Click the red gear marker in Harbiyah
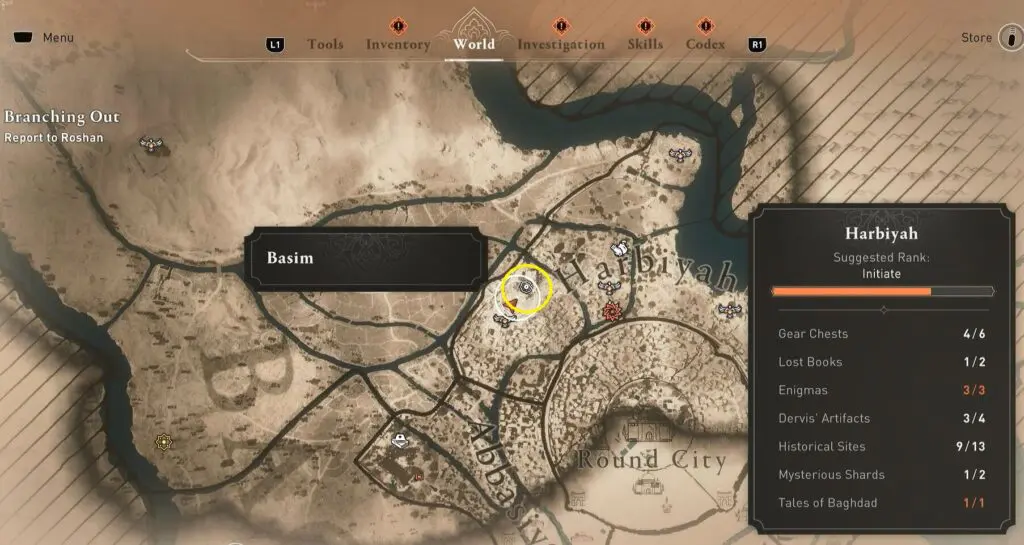The image size is (1024, 545). 612,313
